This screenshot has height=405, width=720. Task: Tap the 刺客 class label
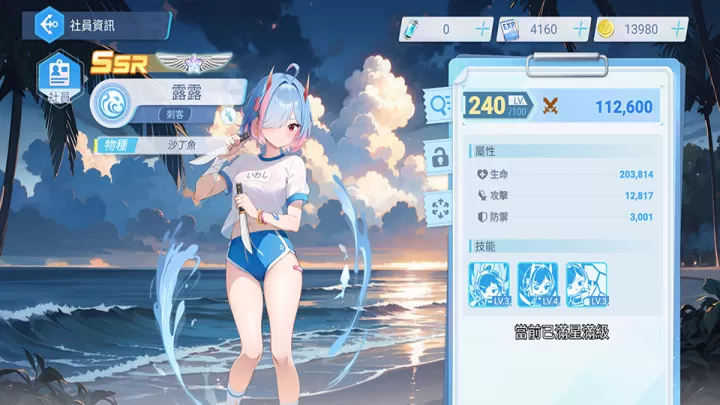pyautogui.click(x=180, y=115)
